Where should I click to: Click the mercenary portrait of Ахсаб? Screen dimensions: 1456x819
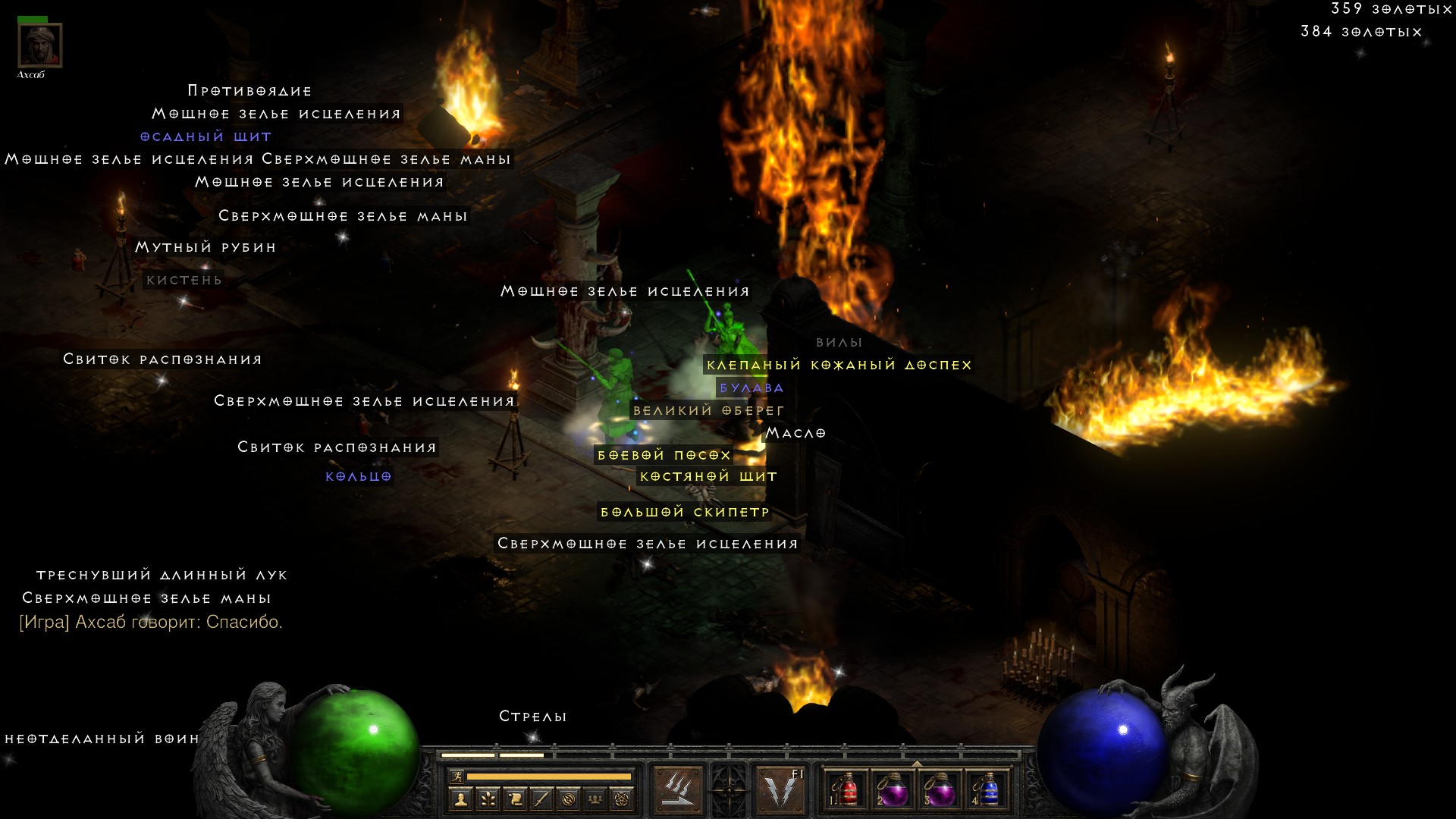click(39, 45)
